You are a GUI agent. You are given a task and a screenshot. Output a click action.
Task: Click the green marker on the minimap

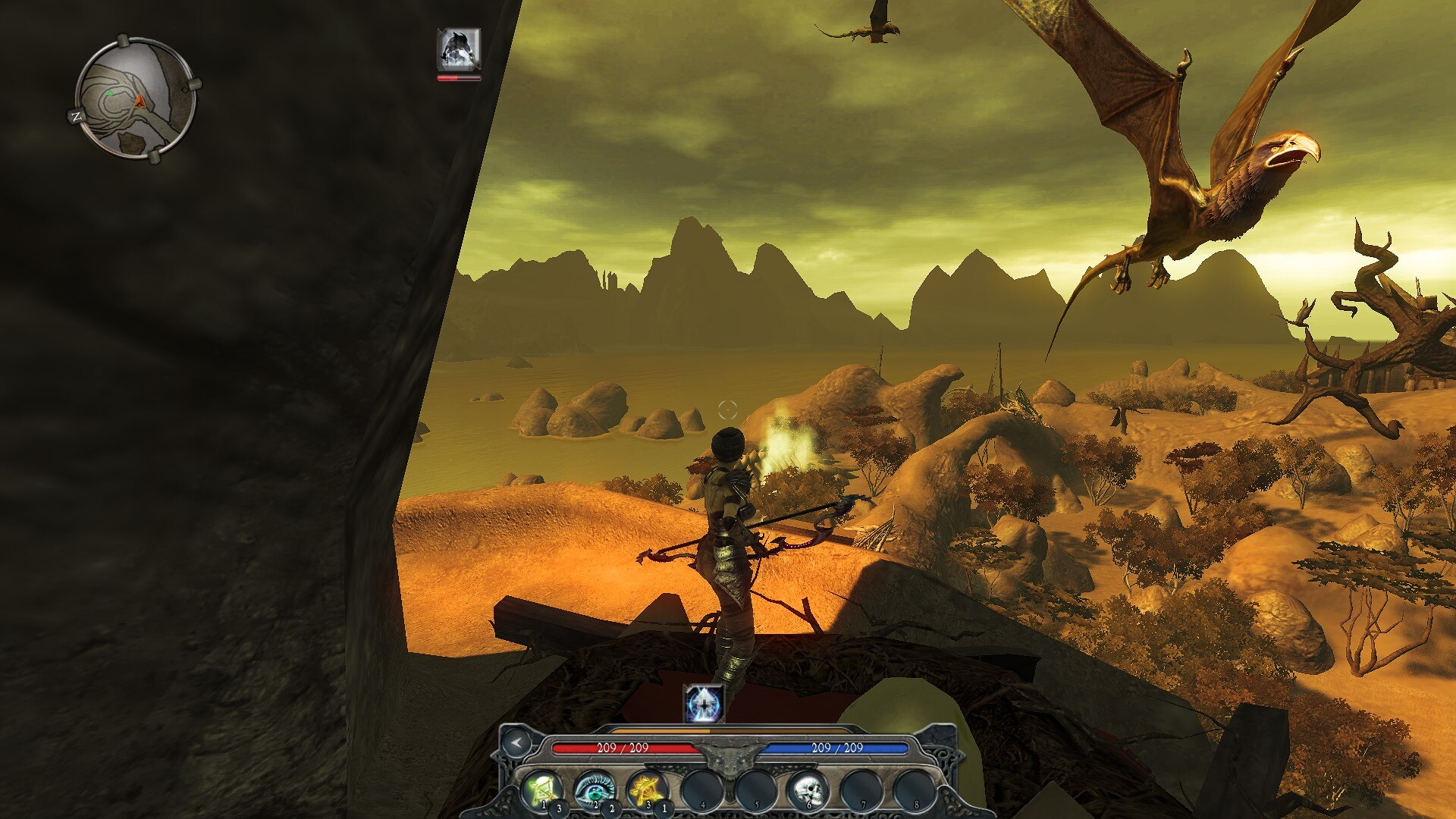tap(111, 93)
